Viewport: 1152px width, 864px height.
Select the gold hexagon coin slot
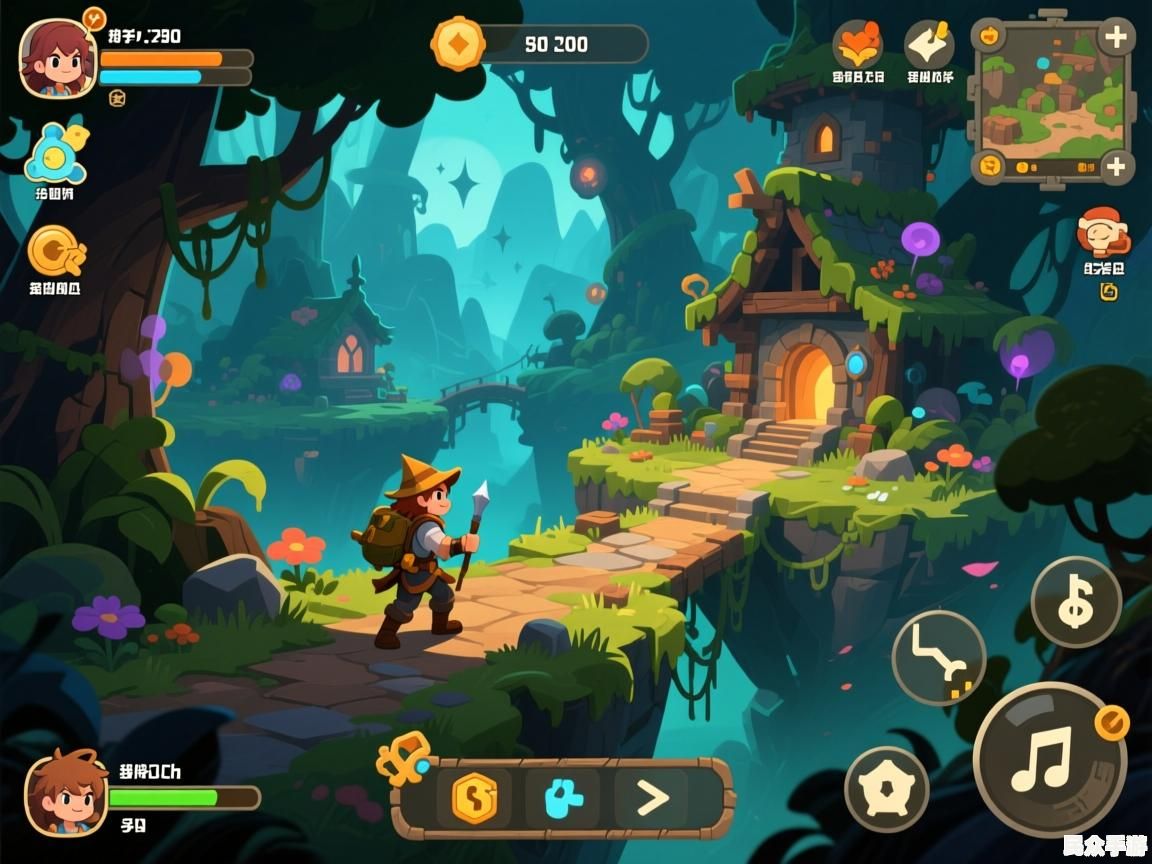point(474,798)
